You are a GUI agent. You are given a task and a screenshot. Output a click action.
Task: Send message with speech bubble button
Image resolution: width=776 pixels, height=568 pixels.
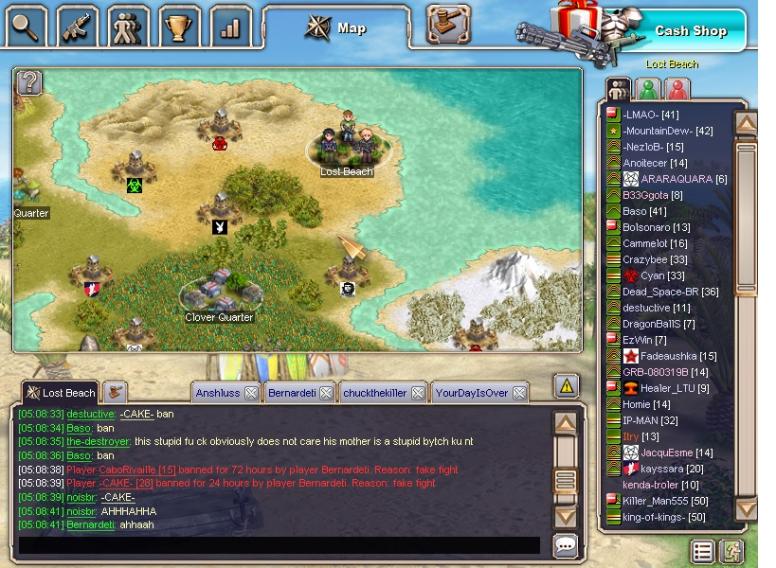tap(565, 545)
